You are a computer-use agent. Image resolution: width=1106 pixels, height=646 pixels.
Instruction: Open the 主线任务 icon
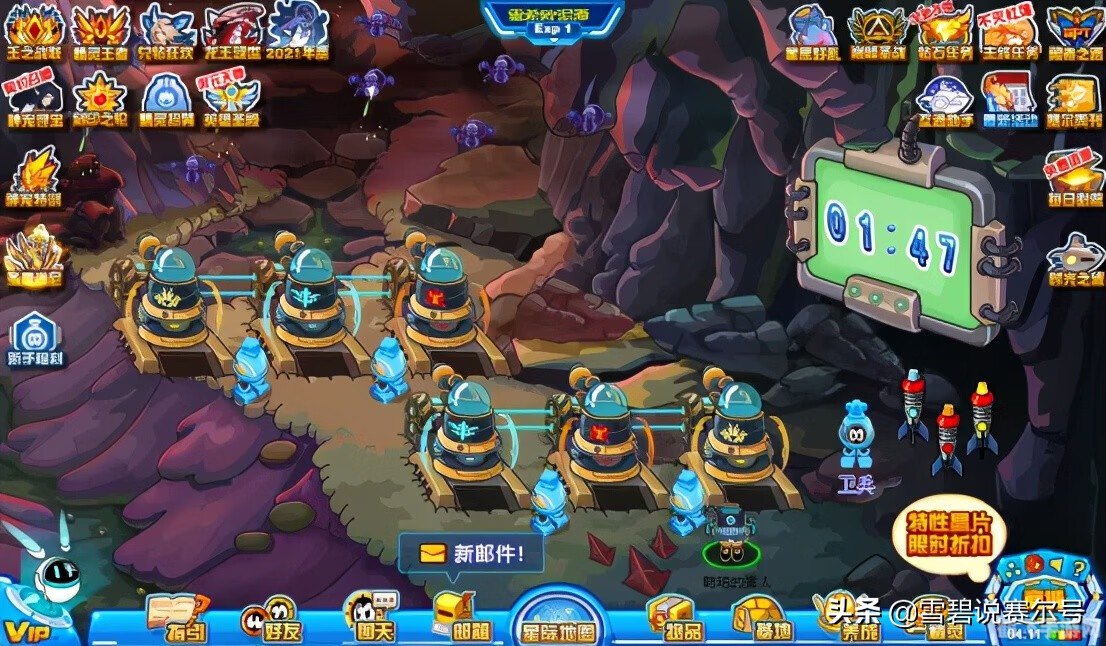(1009, 31)
